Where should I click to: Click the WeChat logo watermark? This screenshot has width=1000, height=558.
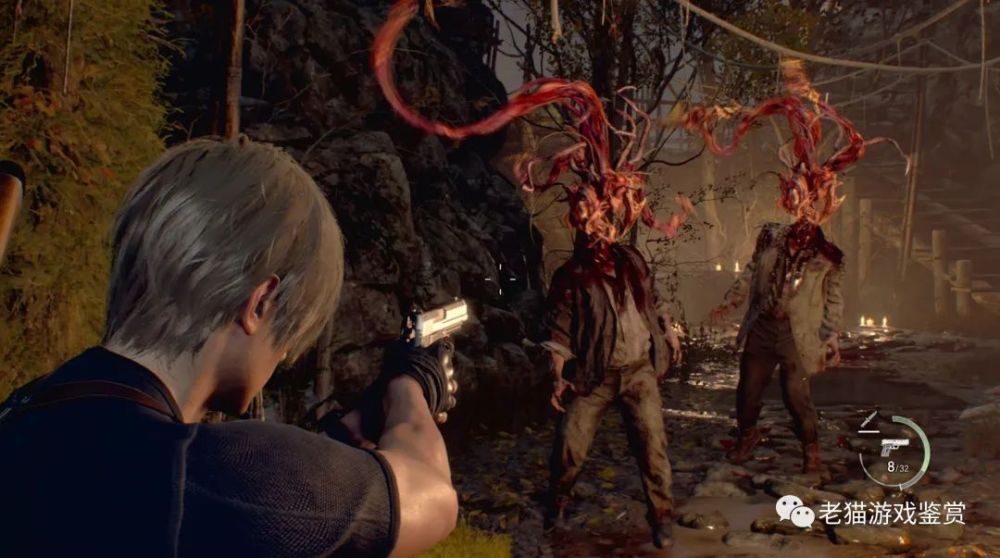coord(796,514)
